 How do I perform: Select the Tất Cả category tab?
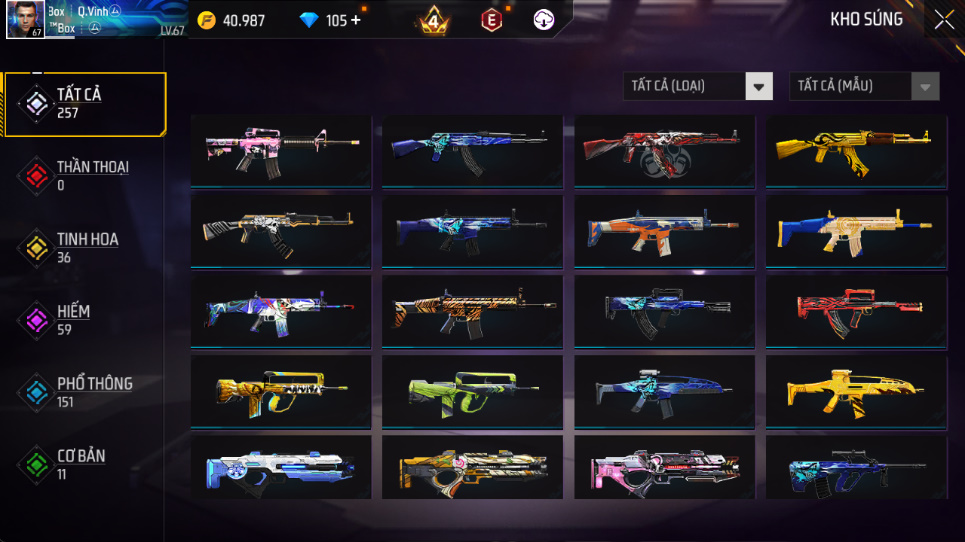pyautogui.click(x=84, y=104)
